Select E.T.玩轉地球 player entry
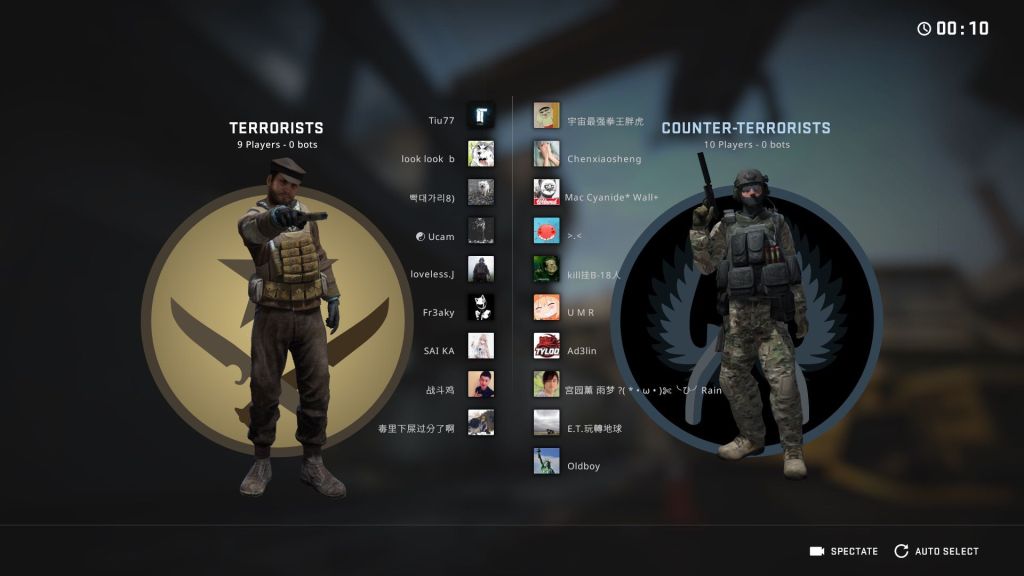 (594, 428)
